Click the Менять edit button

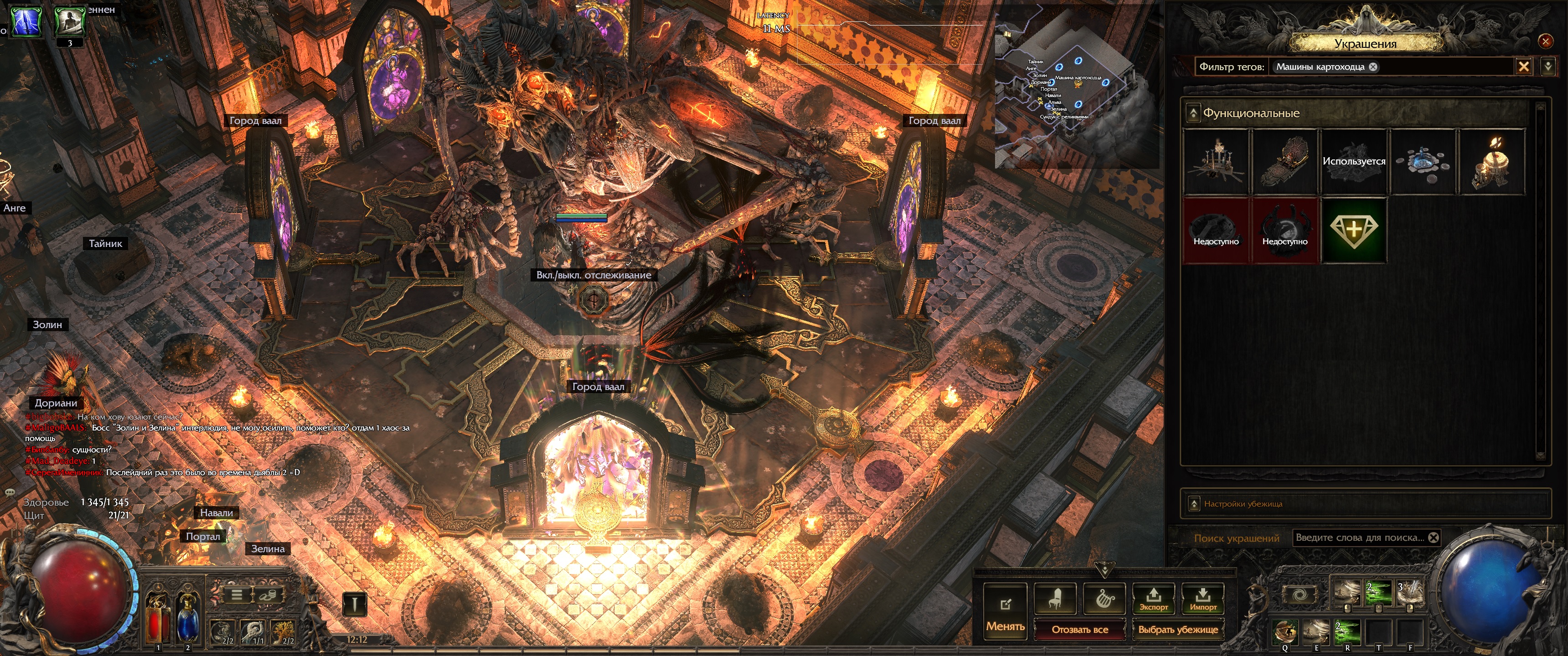click(1005, 611)
